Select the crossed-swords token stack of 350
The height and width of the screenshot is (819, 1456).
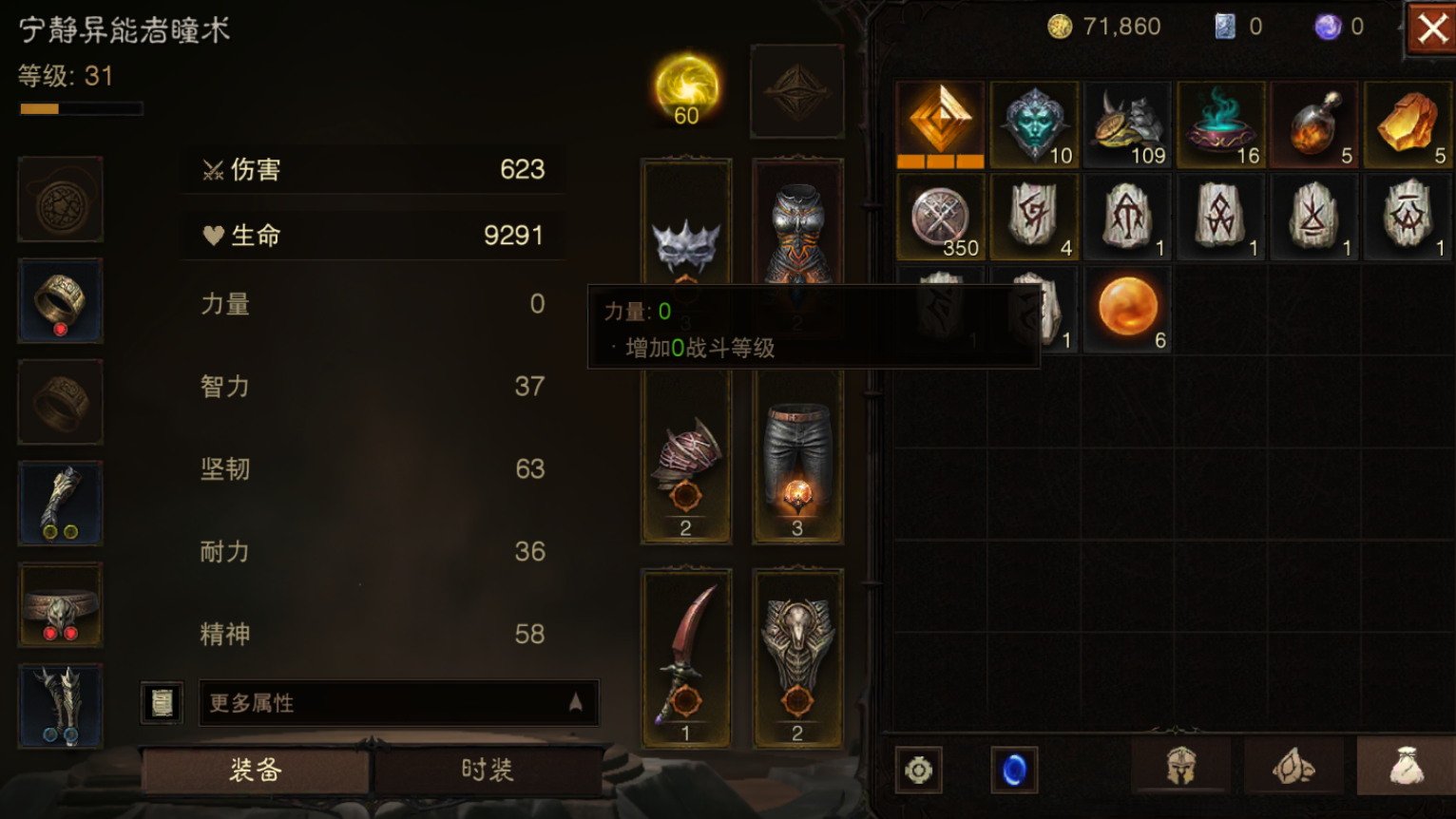[941, 218]
